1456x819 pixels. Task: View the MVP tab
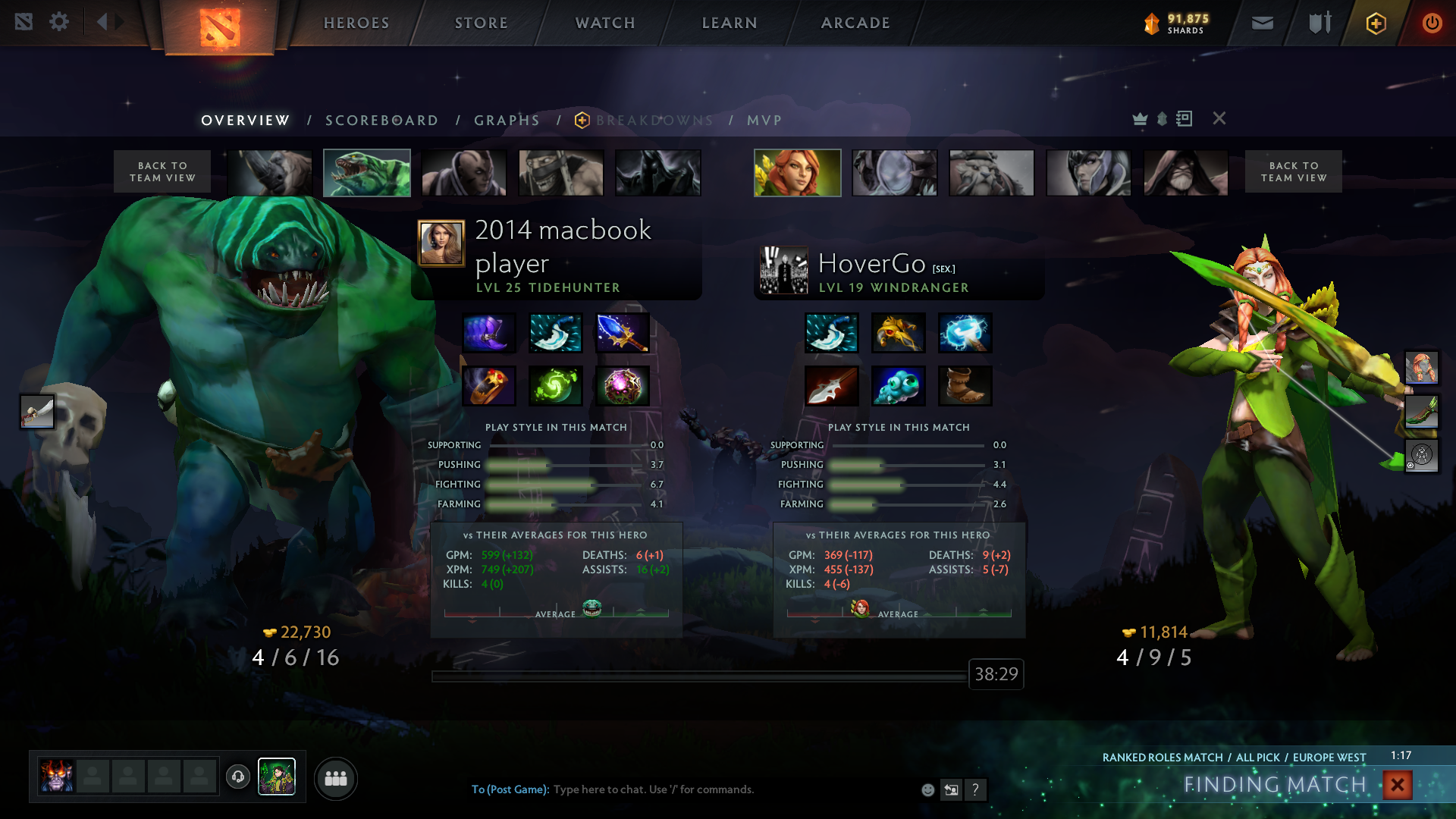coord(764,121)
